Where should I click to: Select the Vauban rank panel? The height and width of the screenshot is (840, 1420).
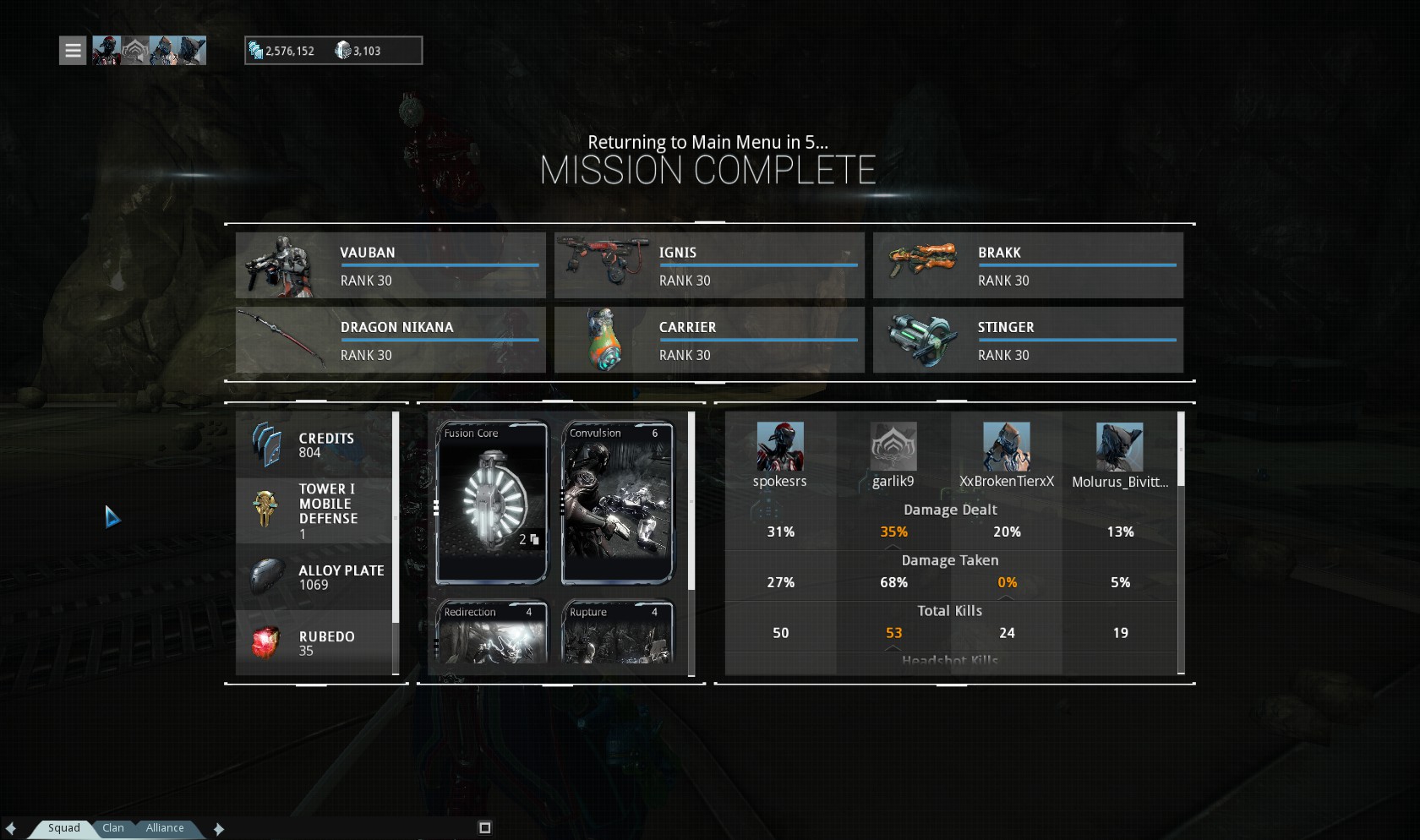(390, 265)
